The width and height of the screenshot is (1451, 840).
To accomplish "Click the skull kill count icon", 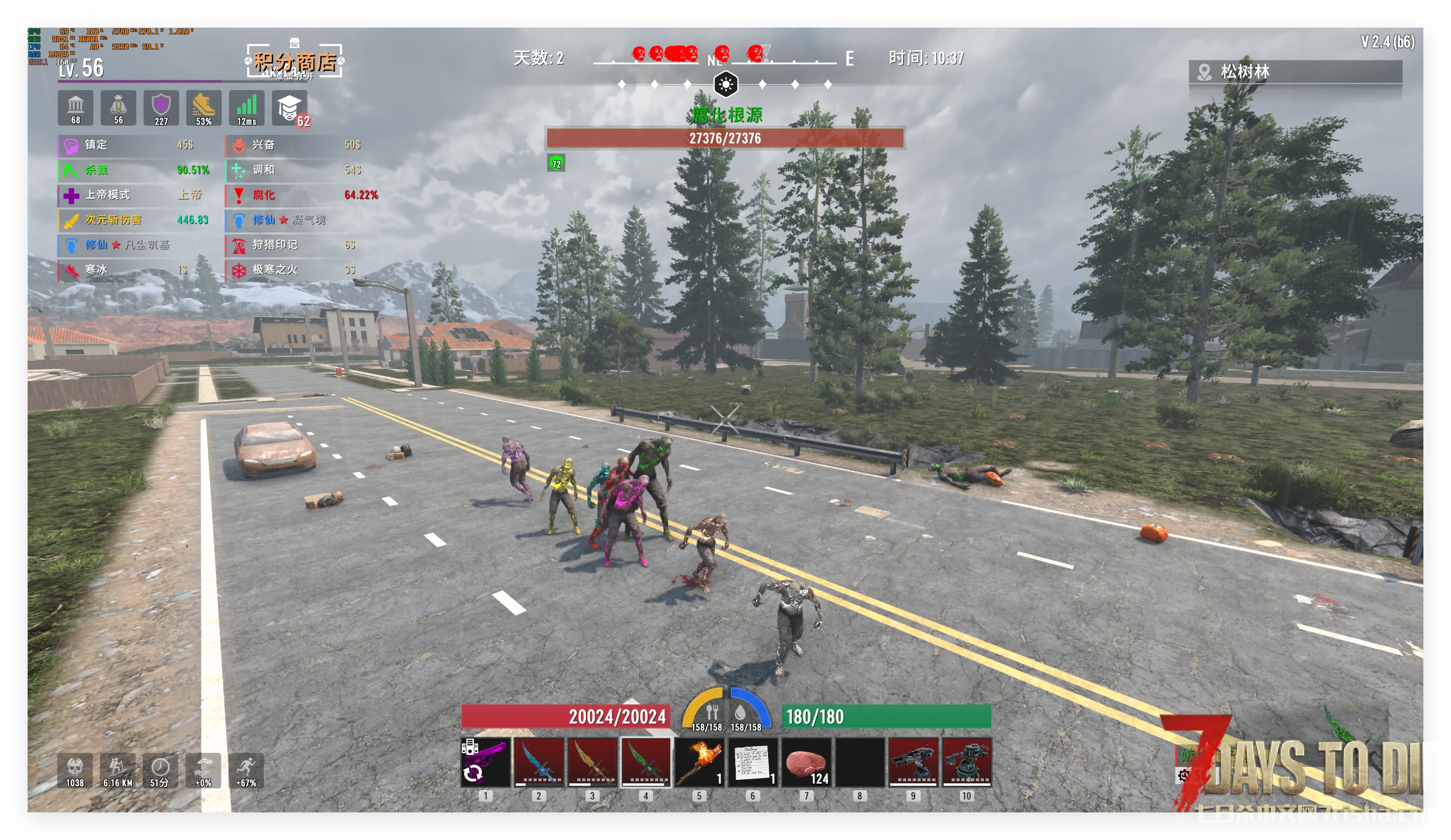I will coord(75,770).
